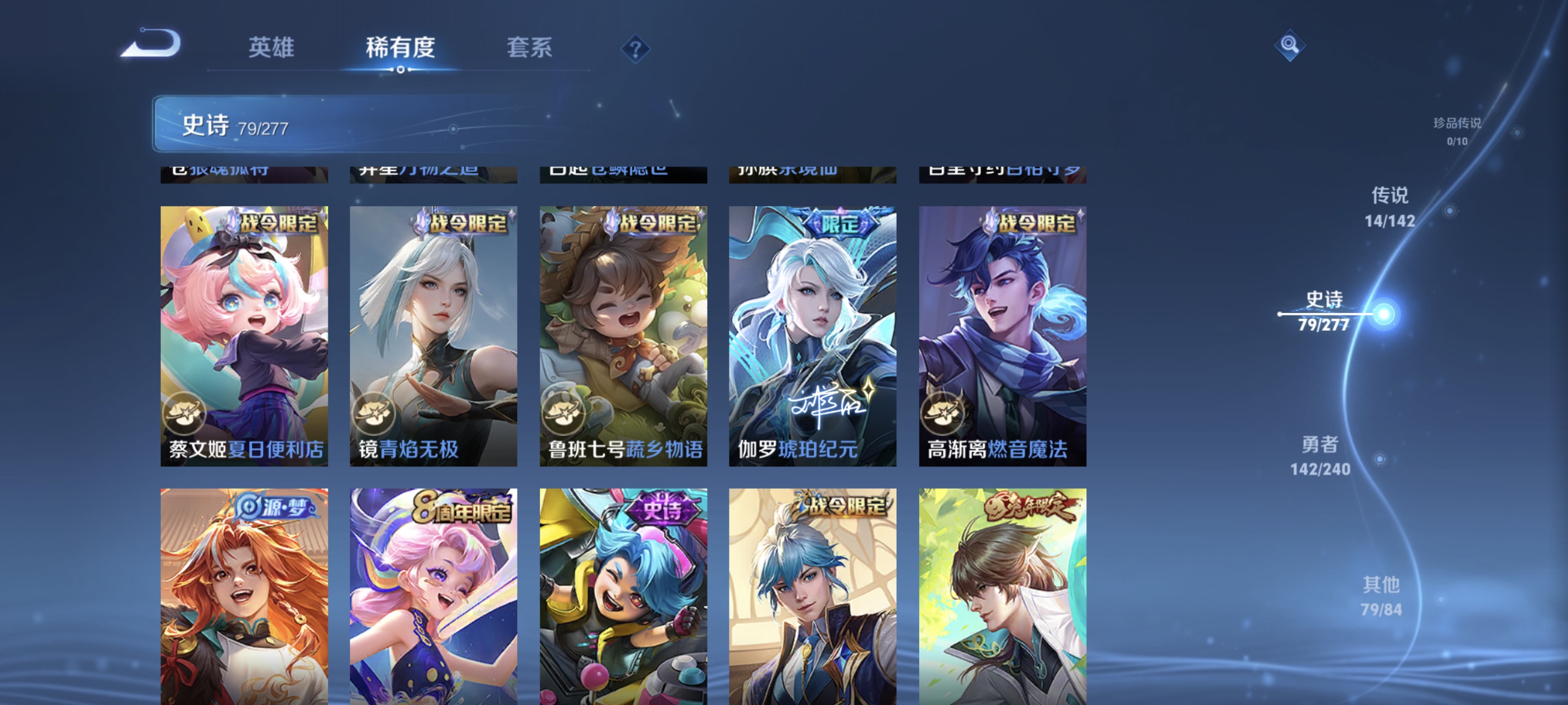Open search with the magnifier icon
Screen dimensions: 1568x705
tap(1290, 45)
